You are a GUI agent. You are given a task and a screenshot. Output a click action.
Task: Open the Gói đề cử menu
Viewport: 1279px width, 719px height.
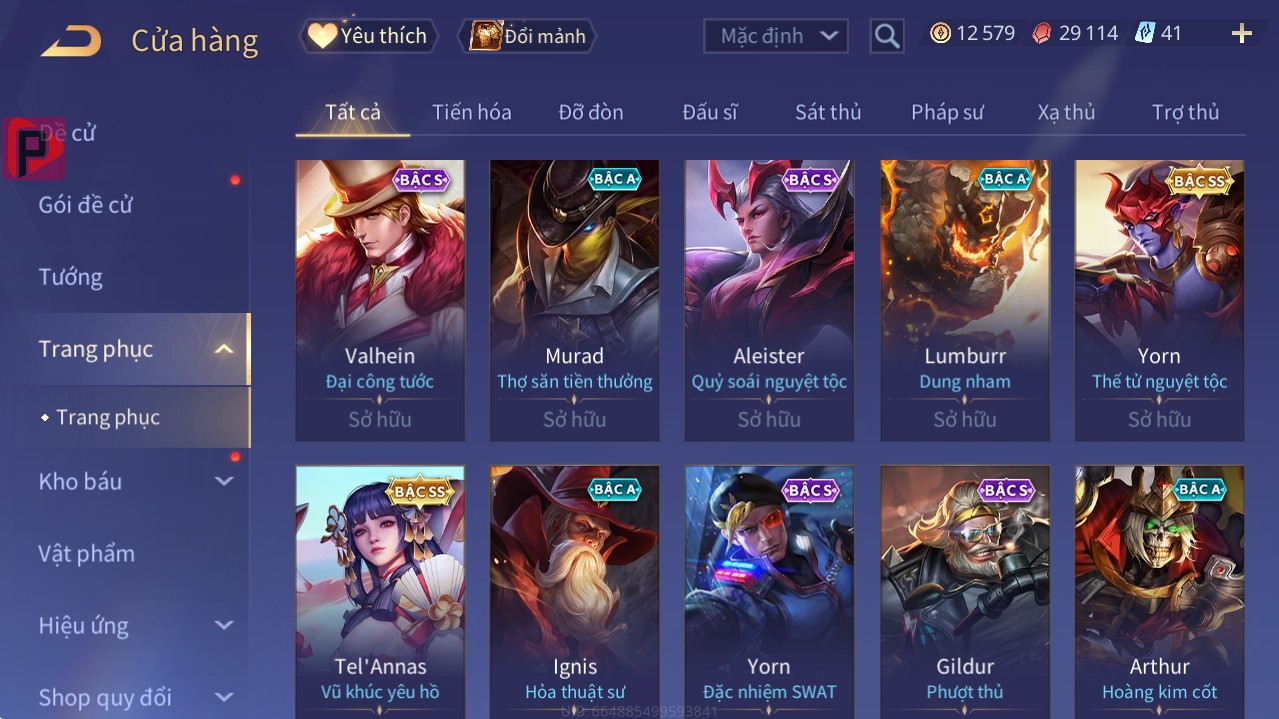tap(86, 205)
